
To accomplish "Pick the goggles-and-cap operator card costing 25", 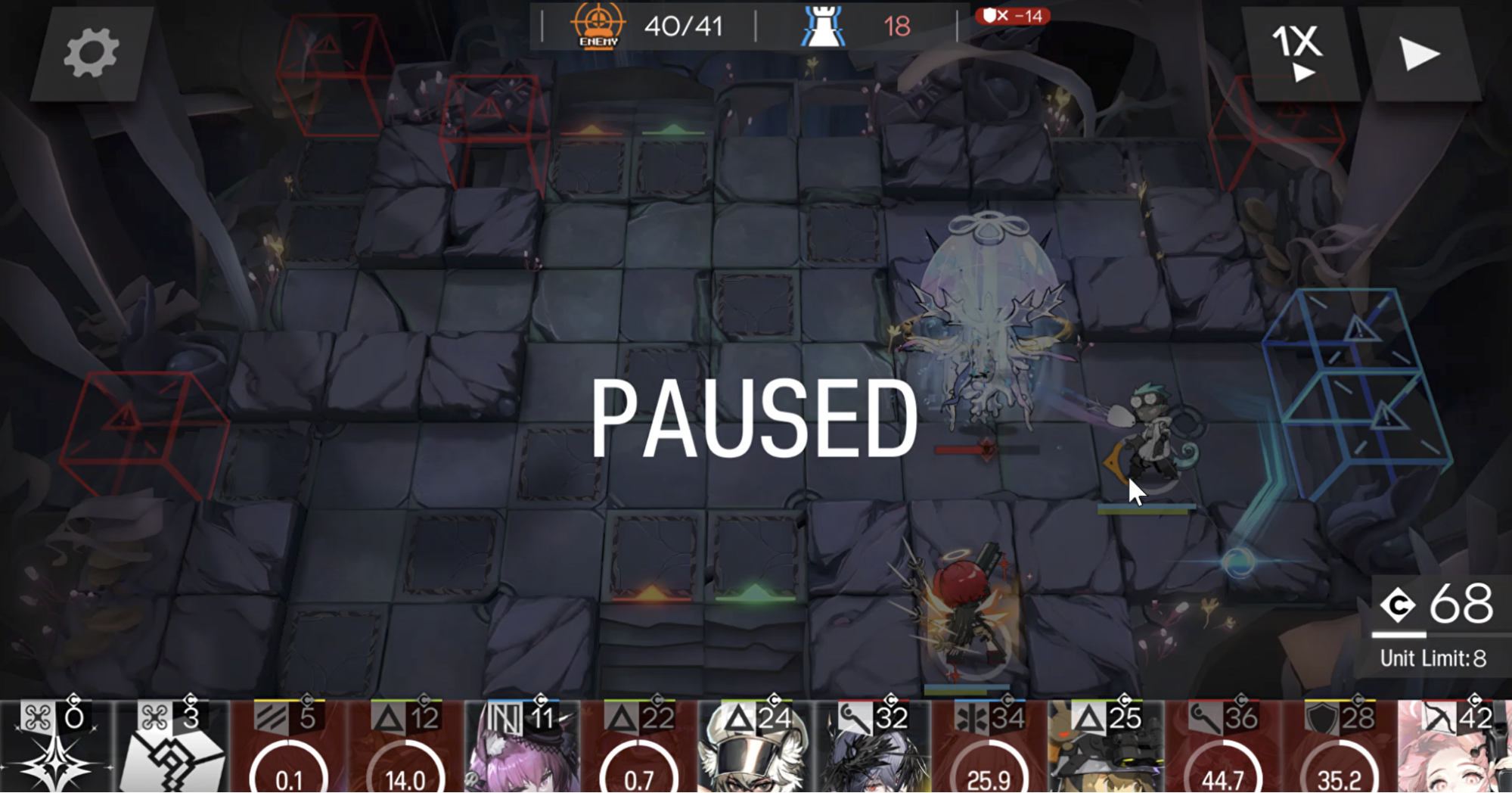I will click(1105, 747).
